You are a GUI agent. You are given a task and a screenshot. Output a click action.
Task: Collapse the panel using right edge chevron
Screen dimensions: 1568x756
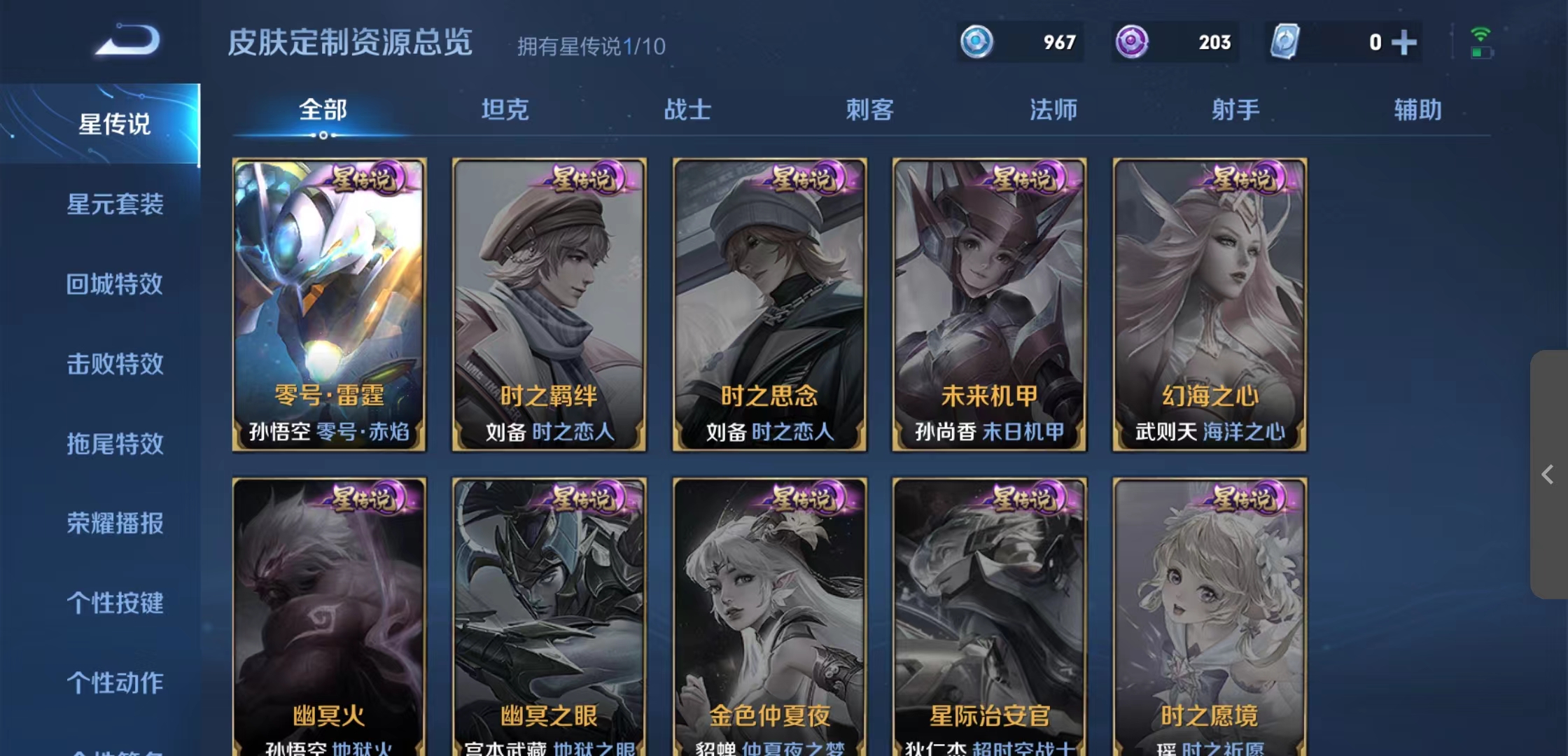(x=1549, y=472)
